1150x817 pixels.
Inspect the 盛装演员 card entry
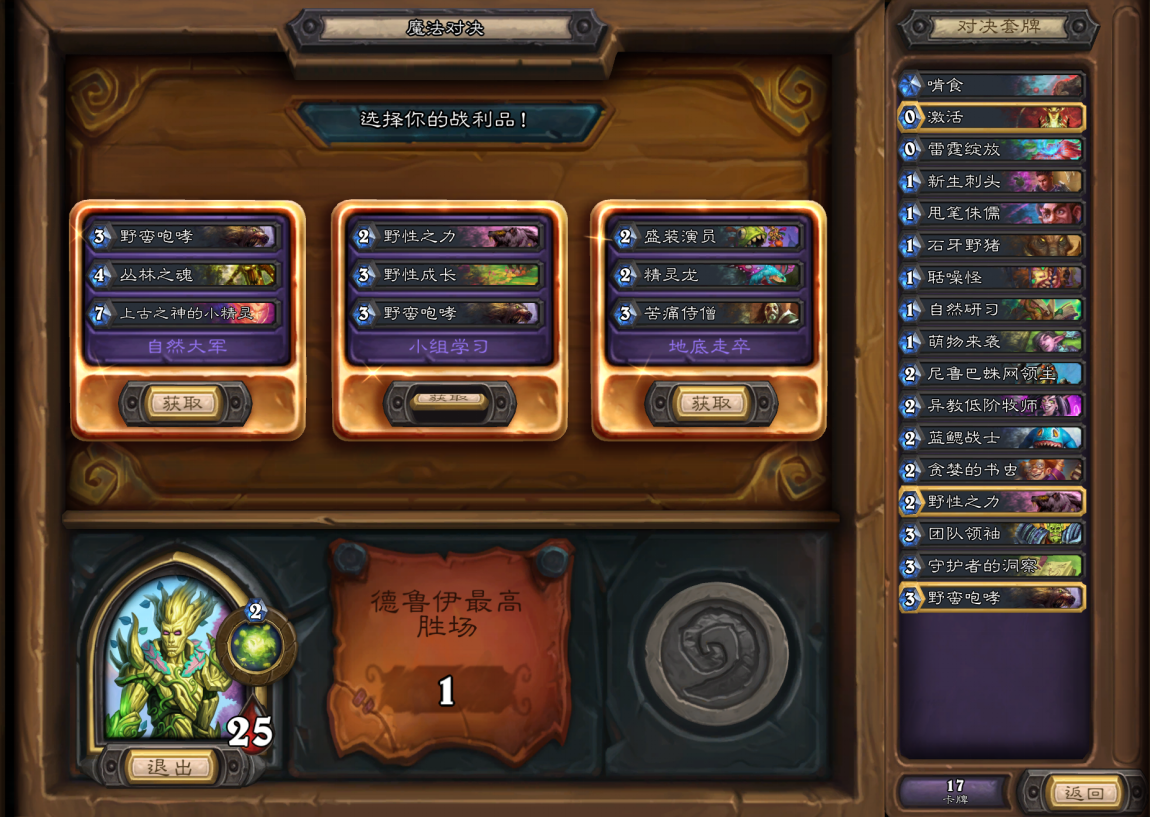(x=708, y=237)
